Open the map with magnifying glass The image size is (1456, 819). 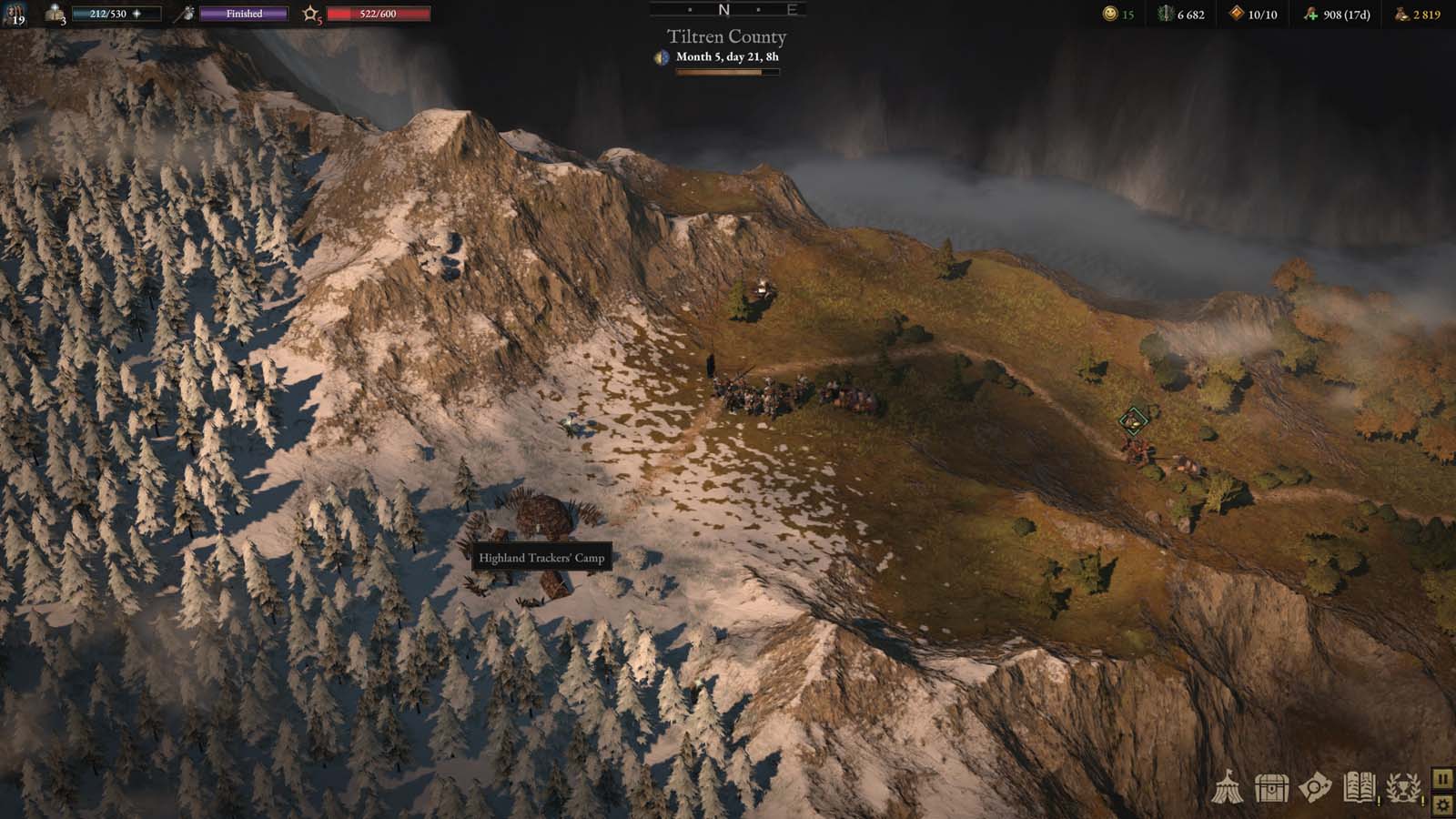(1315, 788)
